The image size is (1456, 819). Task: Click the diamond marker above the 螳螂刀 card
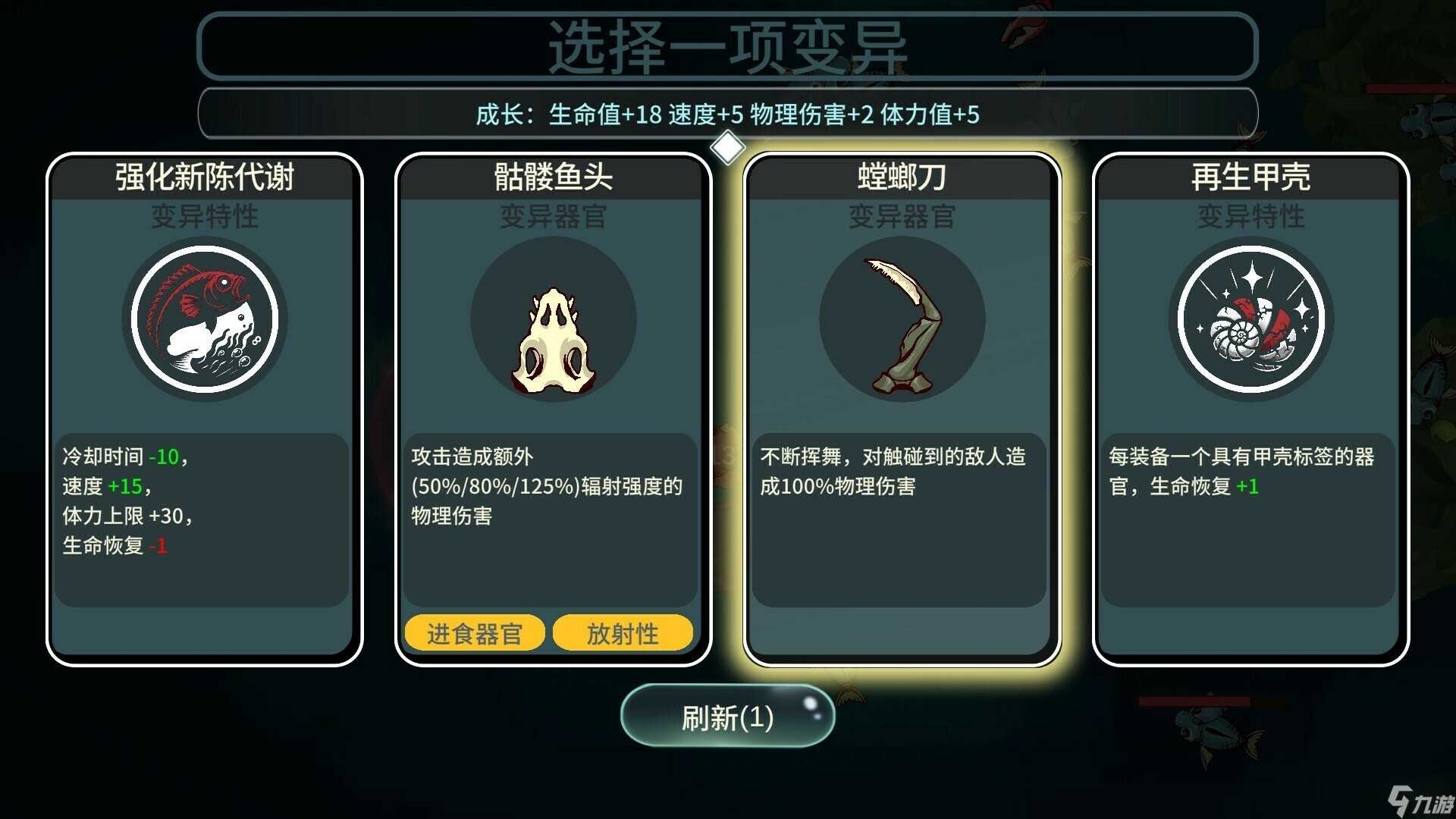click(x=728, y=146)
